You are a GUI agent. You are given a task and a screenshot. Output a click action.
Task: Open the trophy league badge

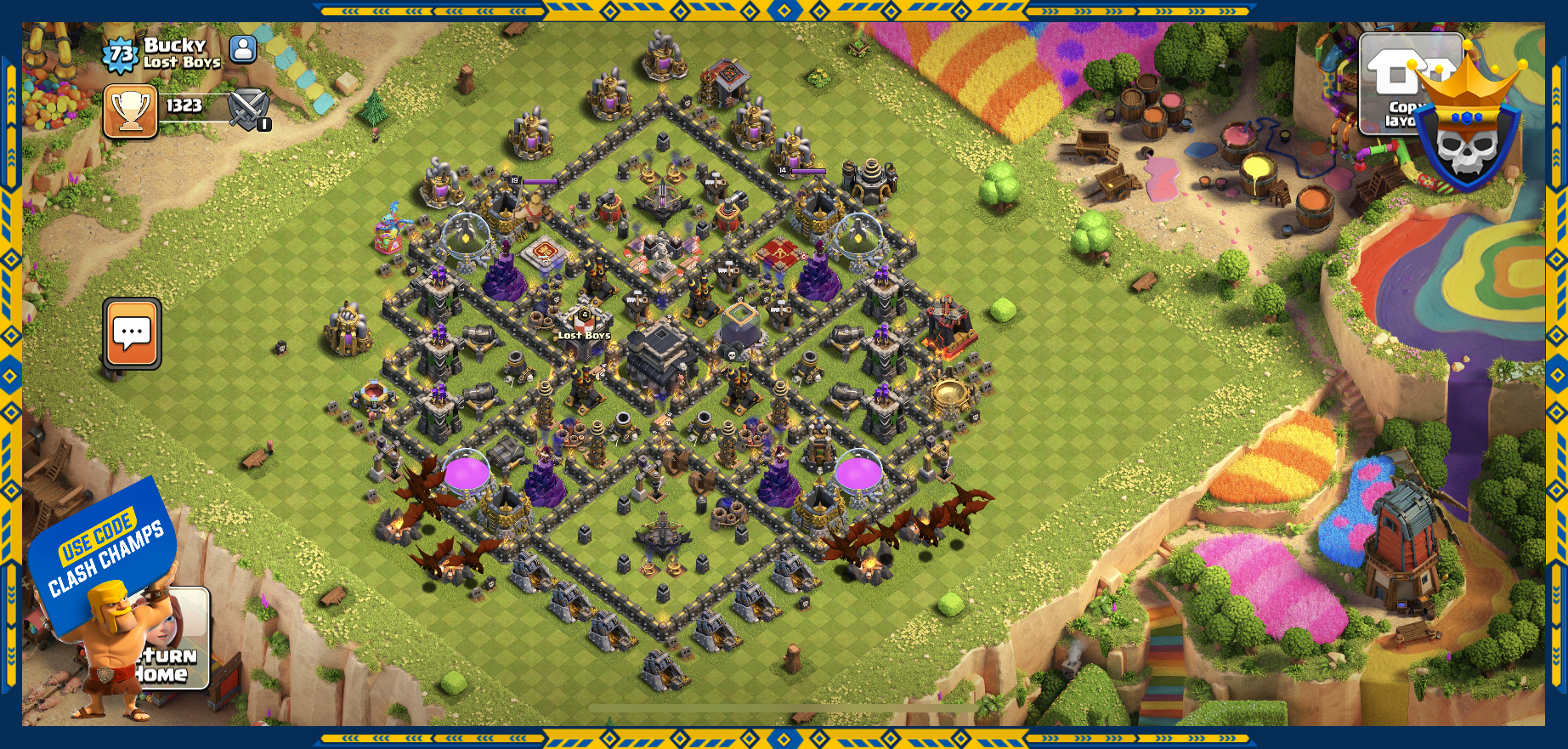click(x=130, y=111)
